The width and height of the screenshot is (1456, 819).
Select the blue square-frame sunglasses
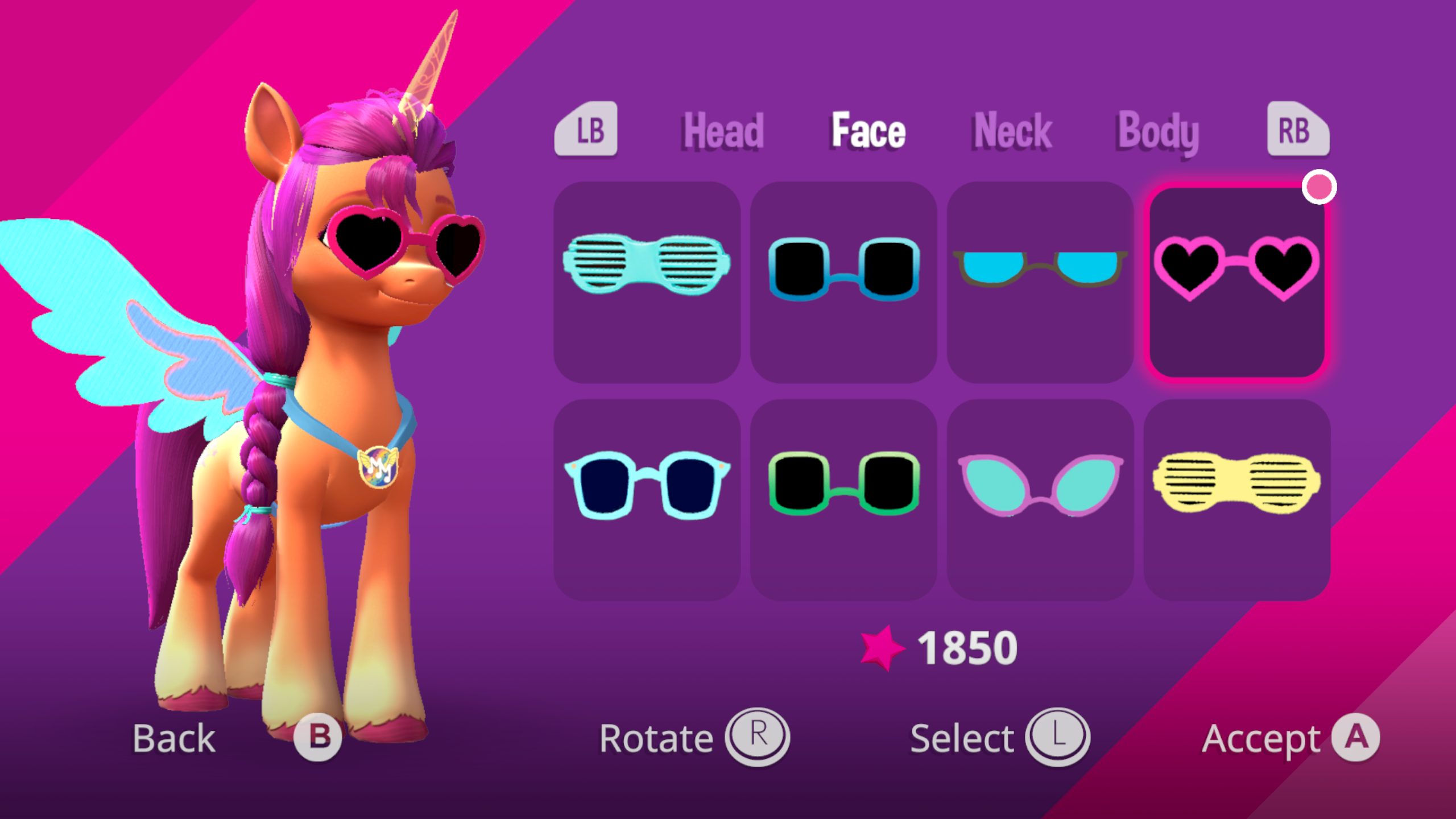coord(843,282)
